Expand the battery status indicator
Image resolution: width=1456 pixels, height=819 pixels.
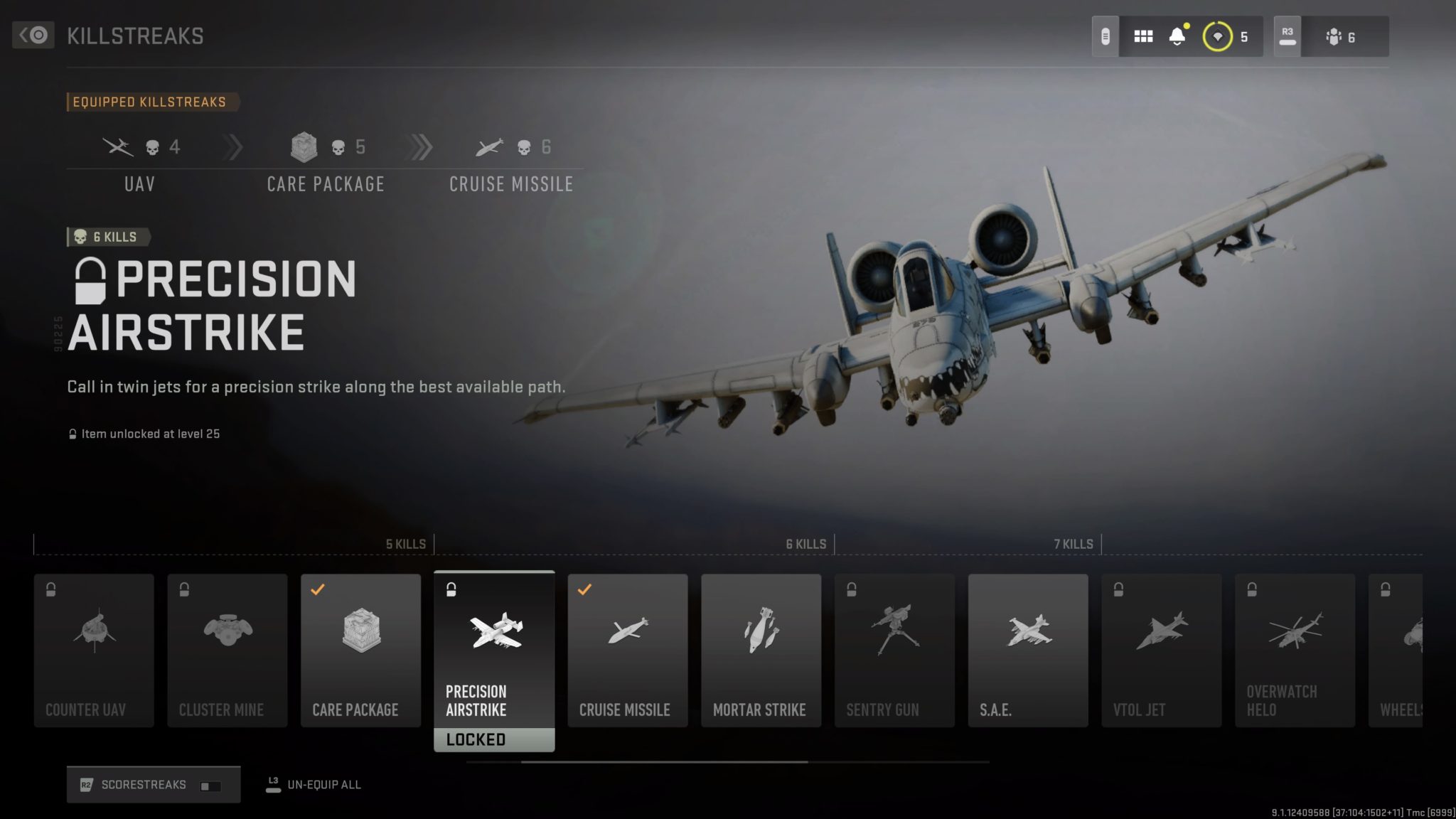pos(1106,36)
